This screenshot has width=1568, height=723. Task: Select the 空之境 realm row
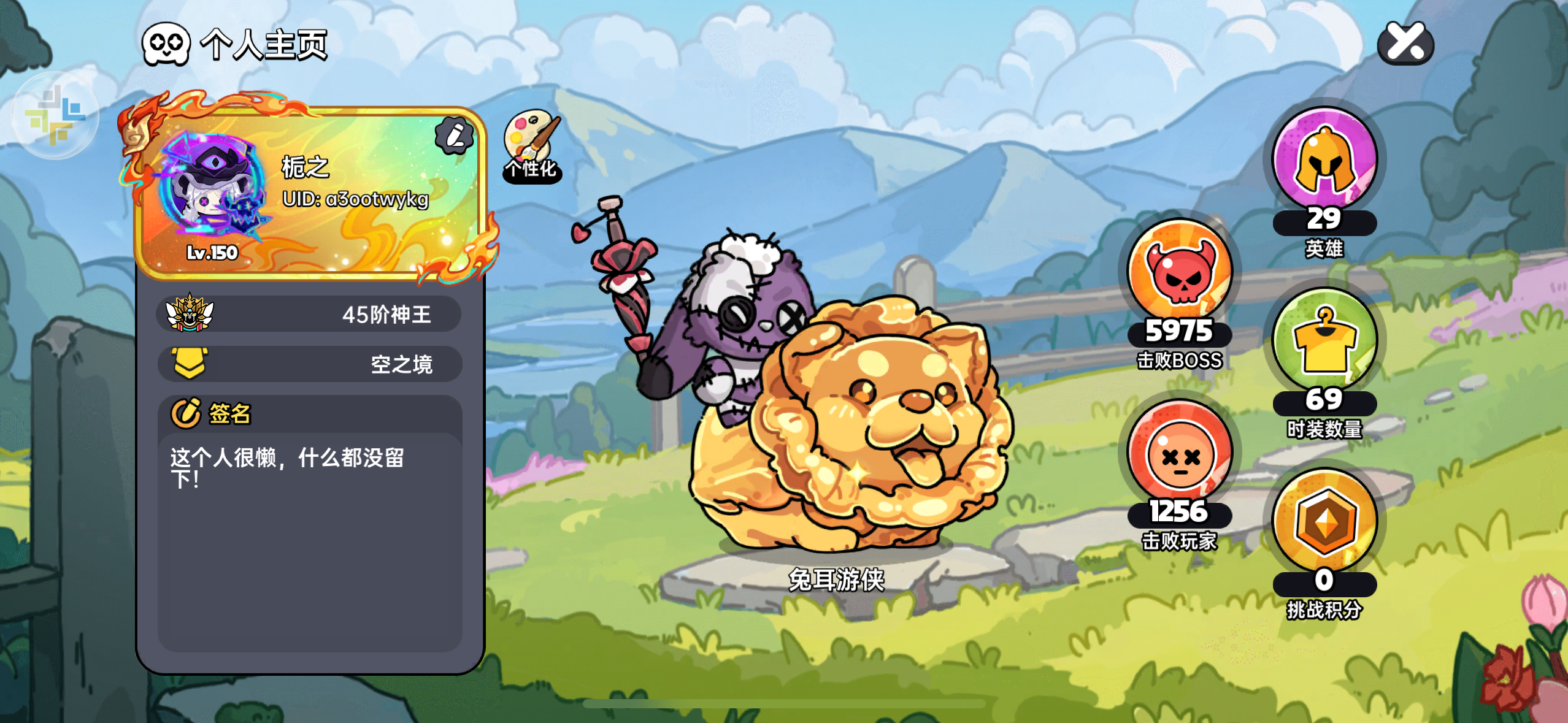pyautogui.click(x=309, y=364)
